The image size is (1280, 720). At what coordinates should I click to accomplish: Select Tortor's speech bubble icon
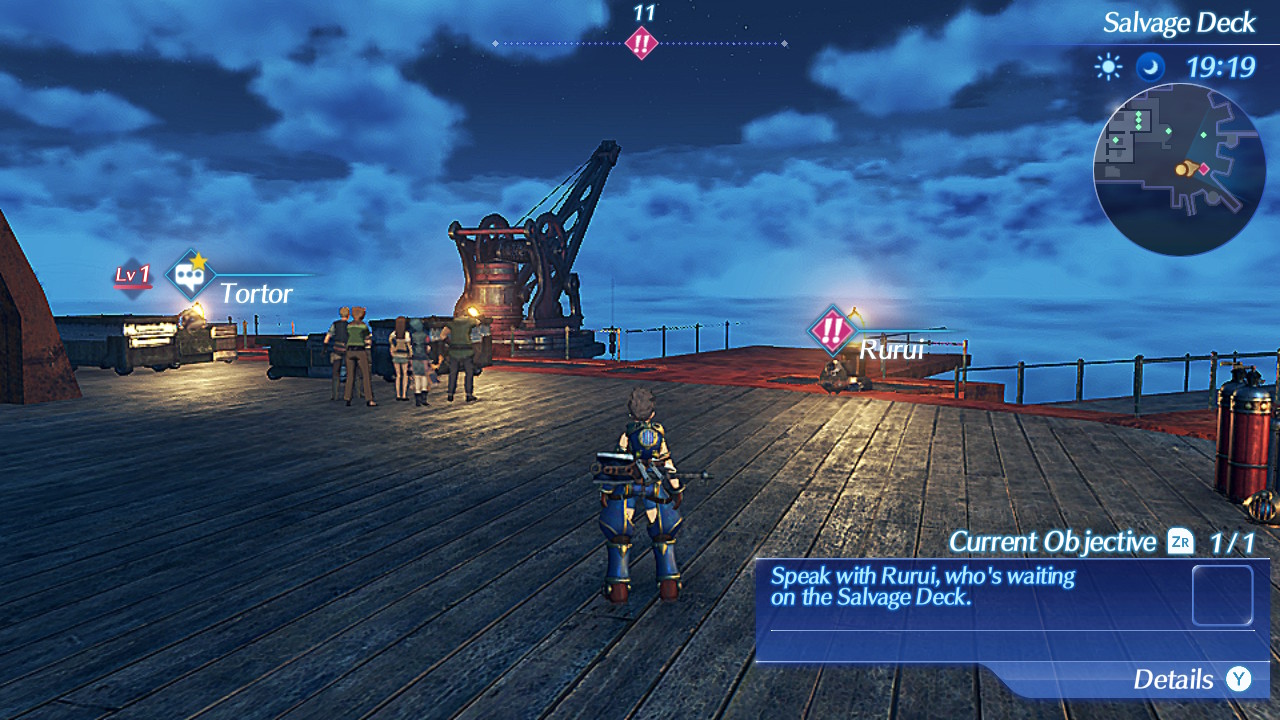[x=189, y=275]
